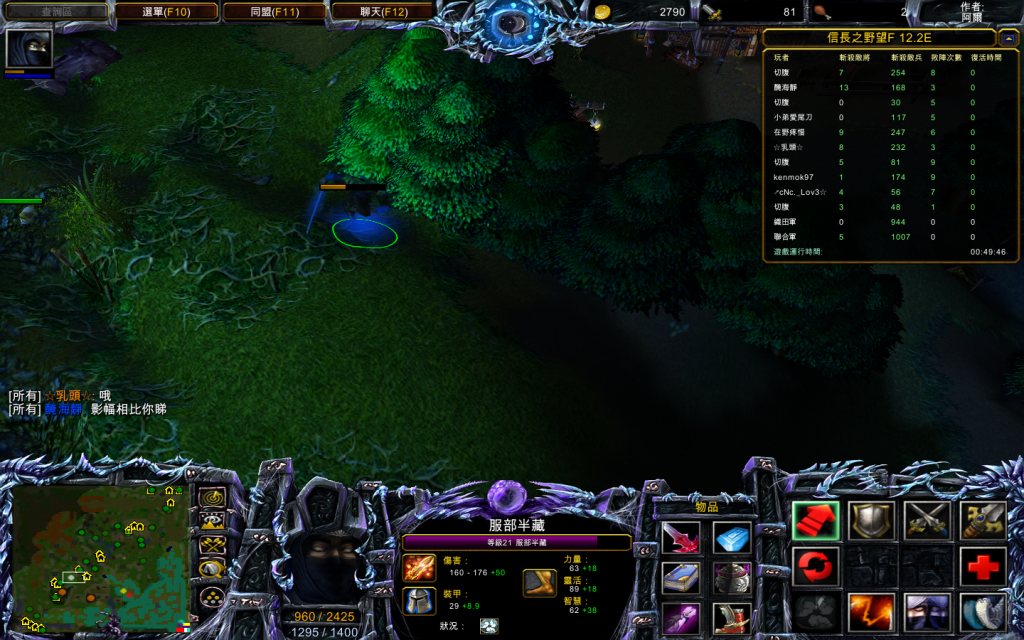The height and width of the screenshot is (640, 1024).
Task: Open the red cross hero skills button
Action: click(x=983, y=567)
